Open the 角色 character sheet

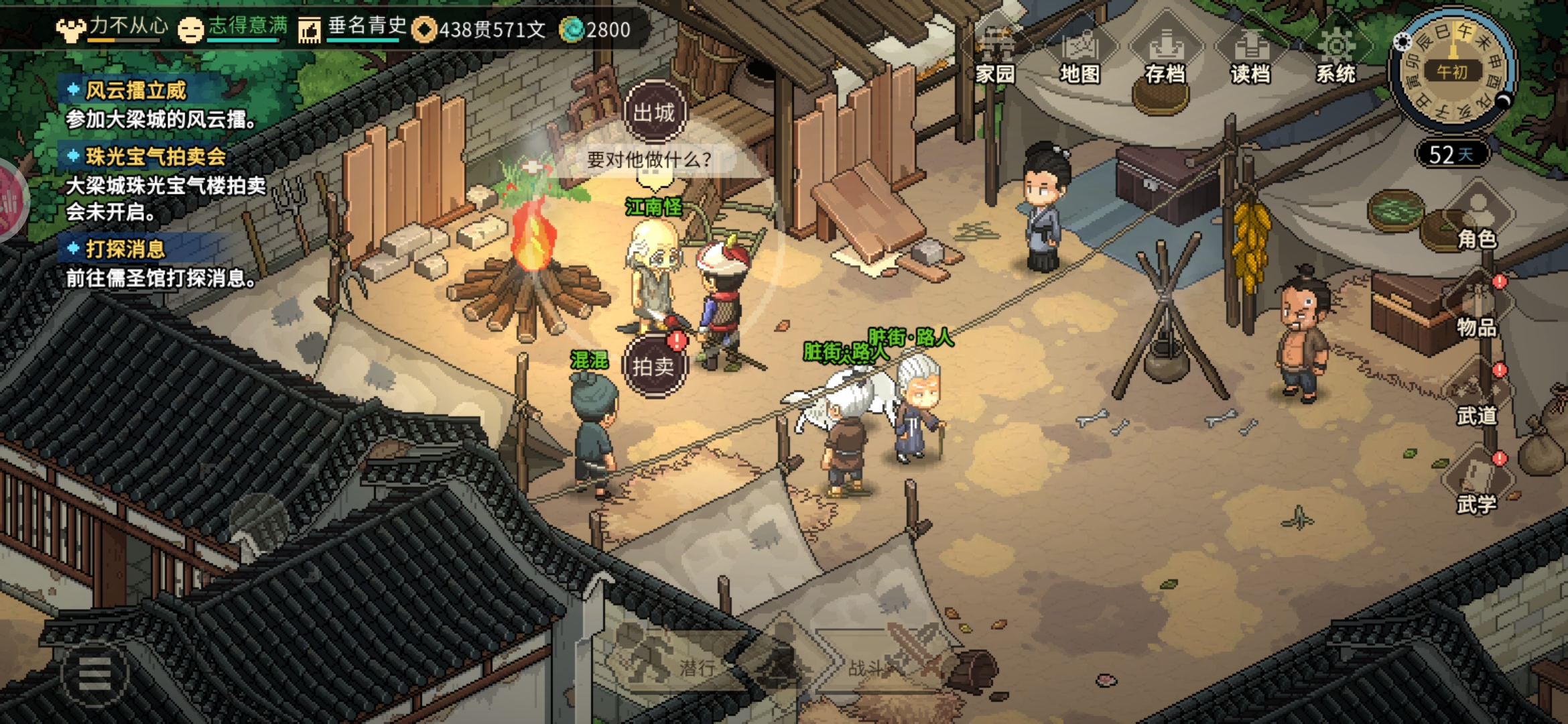pyautogui.click(x=1476, y=221)
